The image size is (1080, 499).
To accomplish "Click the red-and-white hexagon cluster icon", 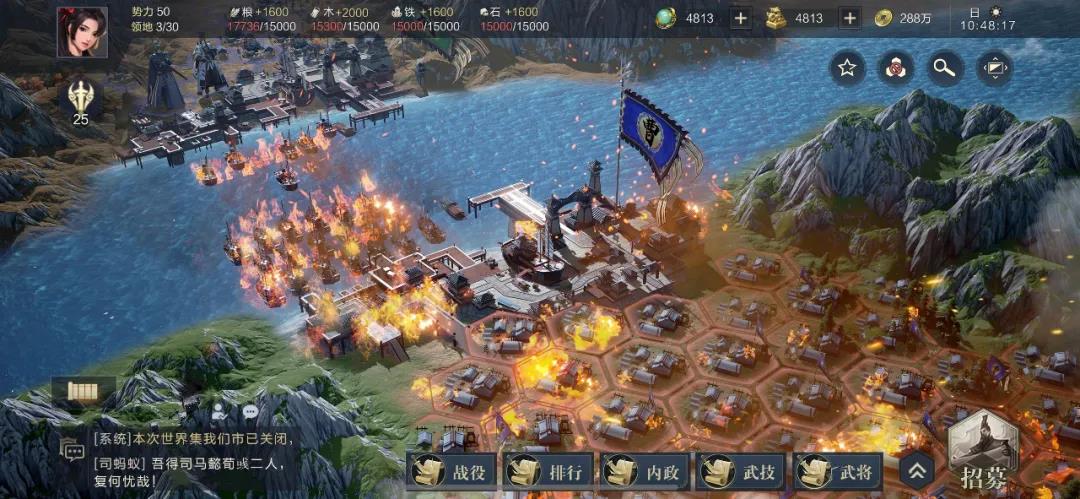I will click(895, 68).
